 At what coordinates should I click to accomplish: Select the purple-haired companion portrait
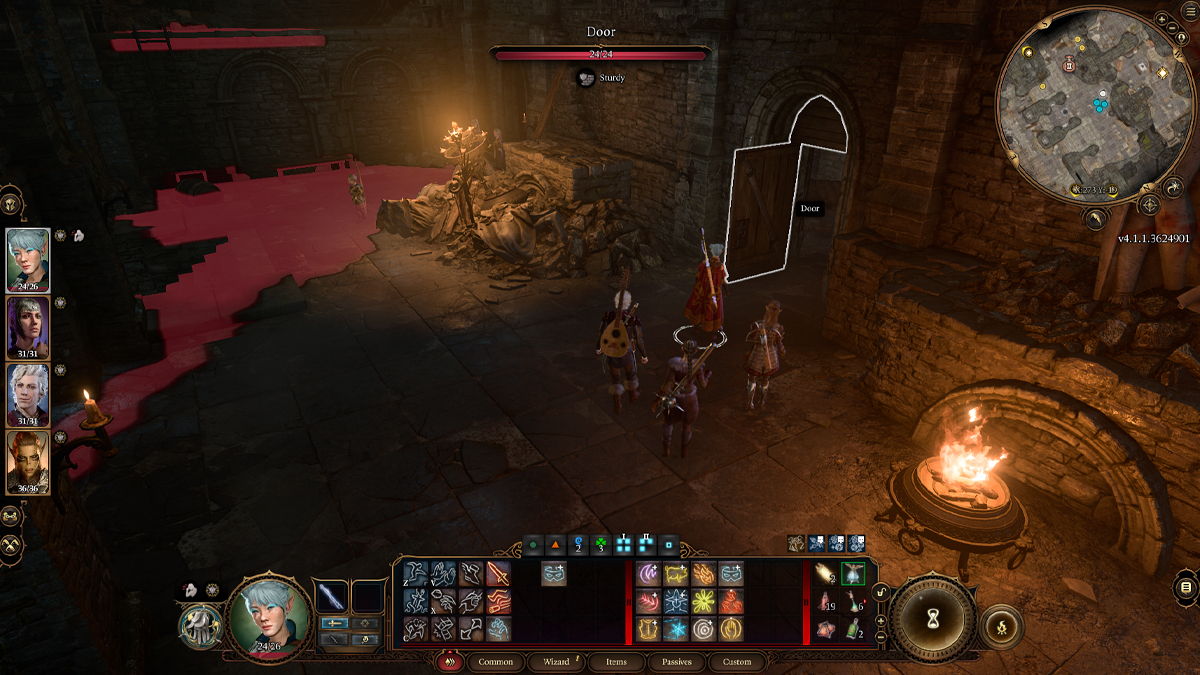[x=27, y=324]
